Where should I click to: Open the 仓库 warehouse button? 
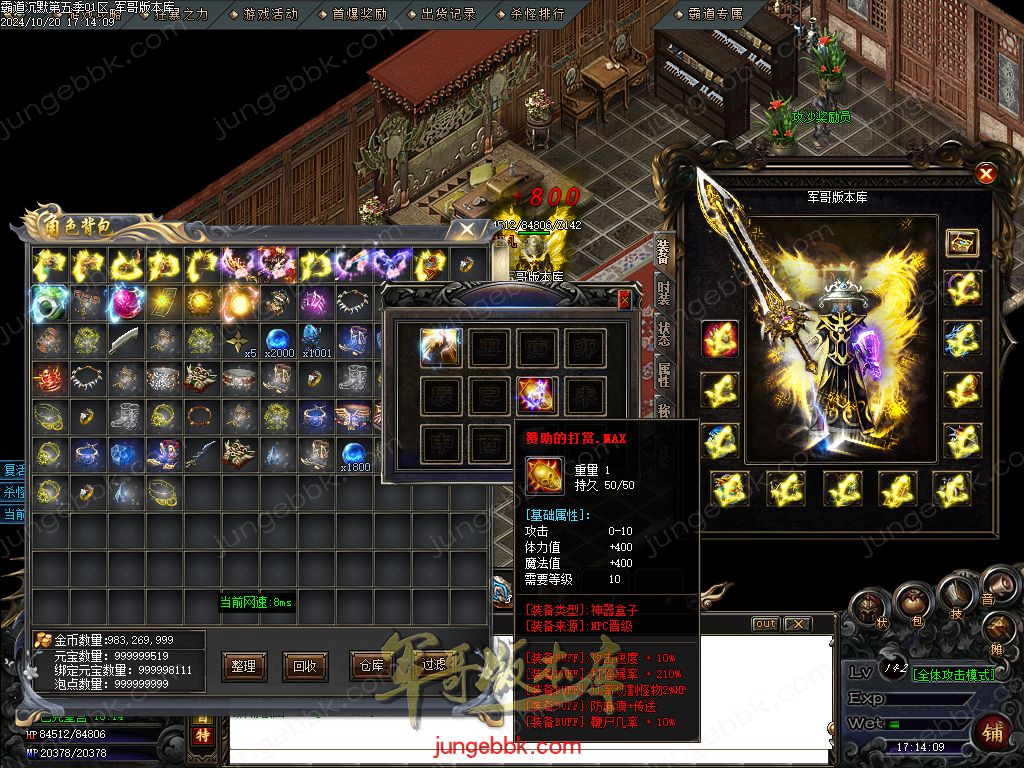click(371, 665)
